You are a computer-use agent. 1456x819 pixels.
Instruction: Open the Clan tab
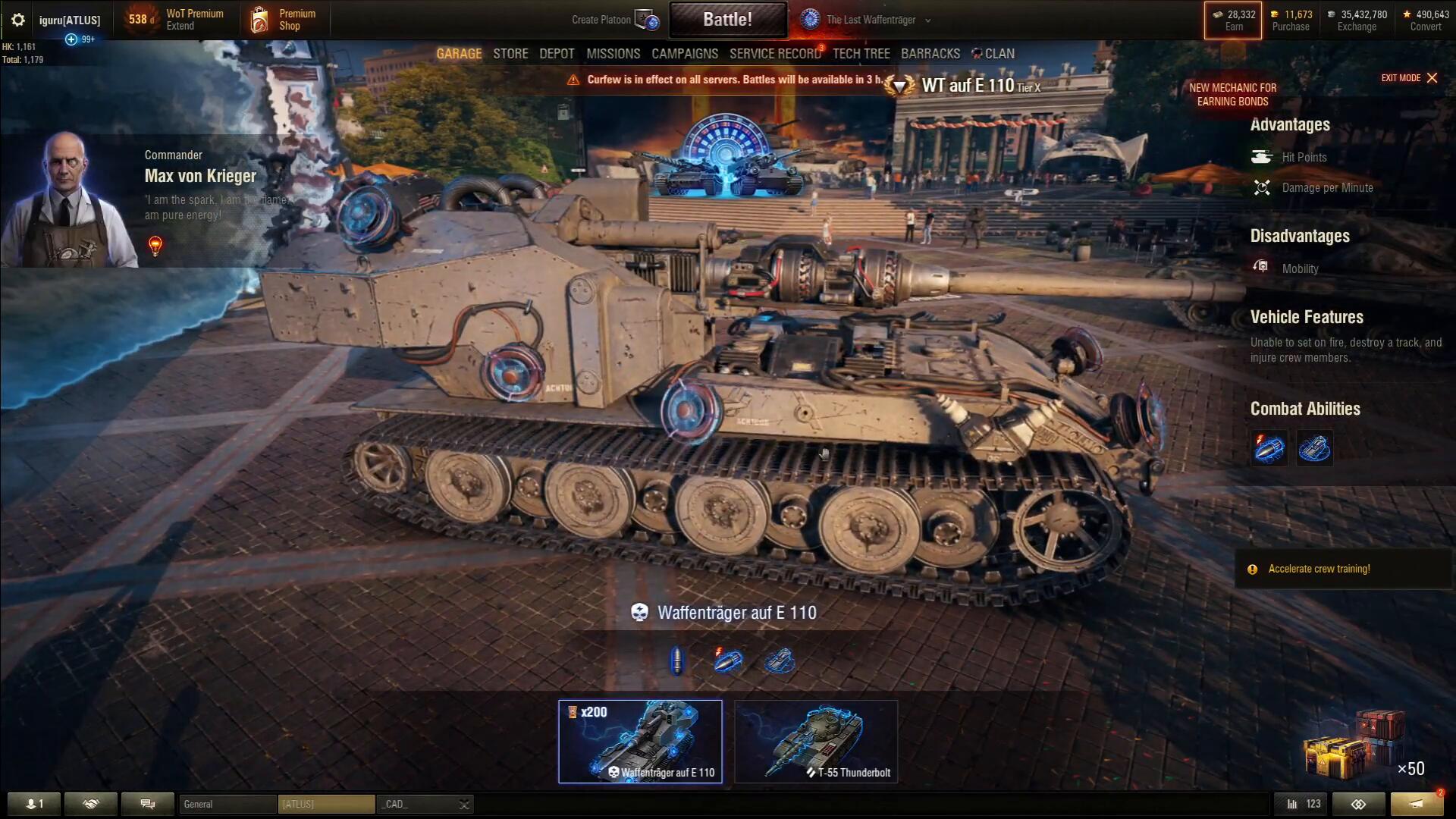(x=993, y=54)
